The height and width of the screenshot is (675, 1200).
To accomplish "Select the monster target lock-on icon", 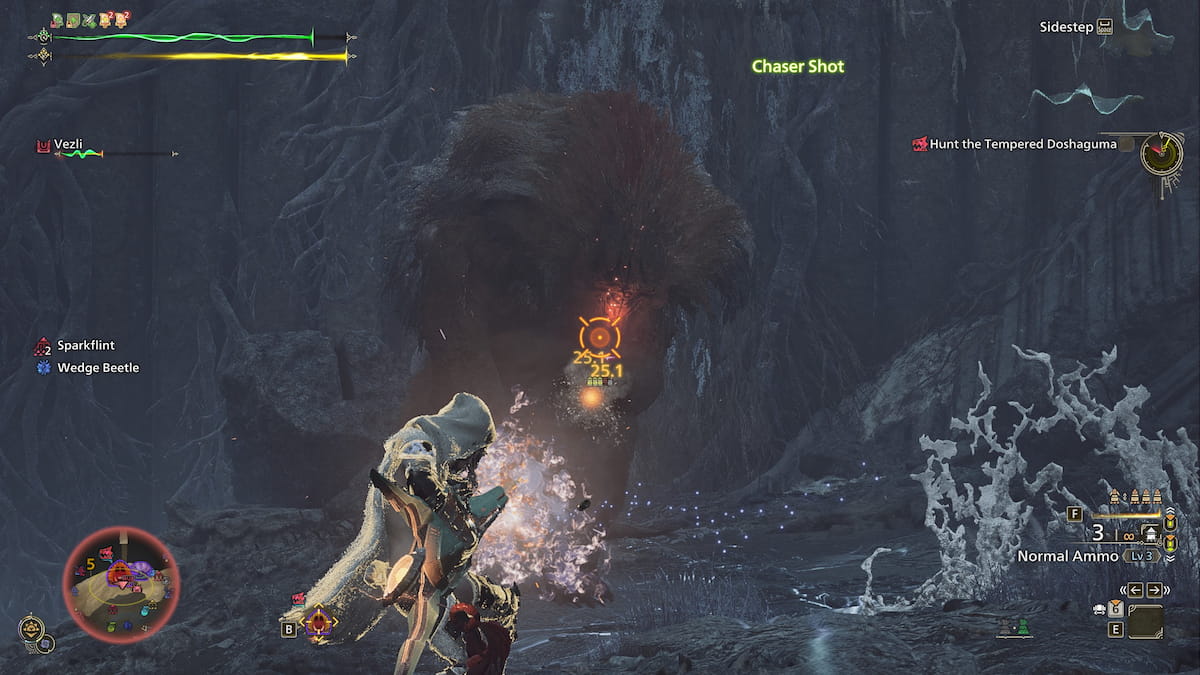I will (x=319, y=624).
